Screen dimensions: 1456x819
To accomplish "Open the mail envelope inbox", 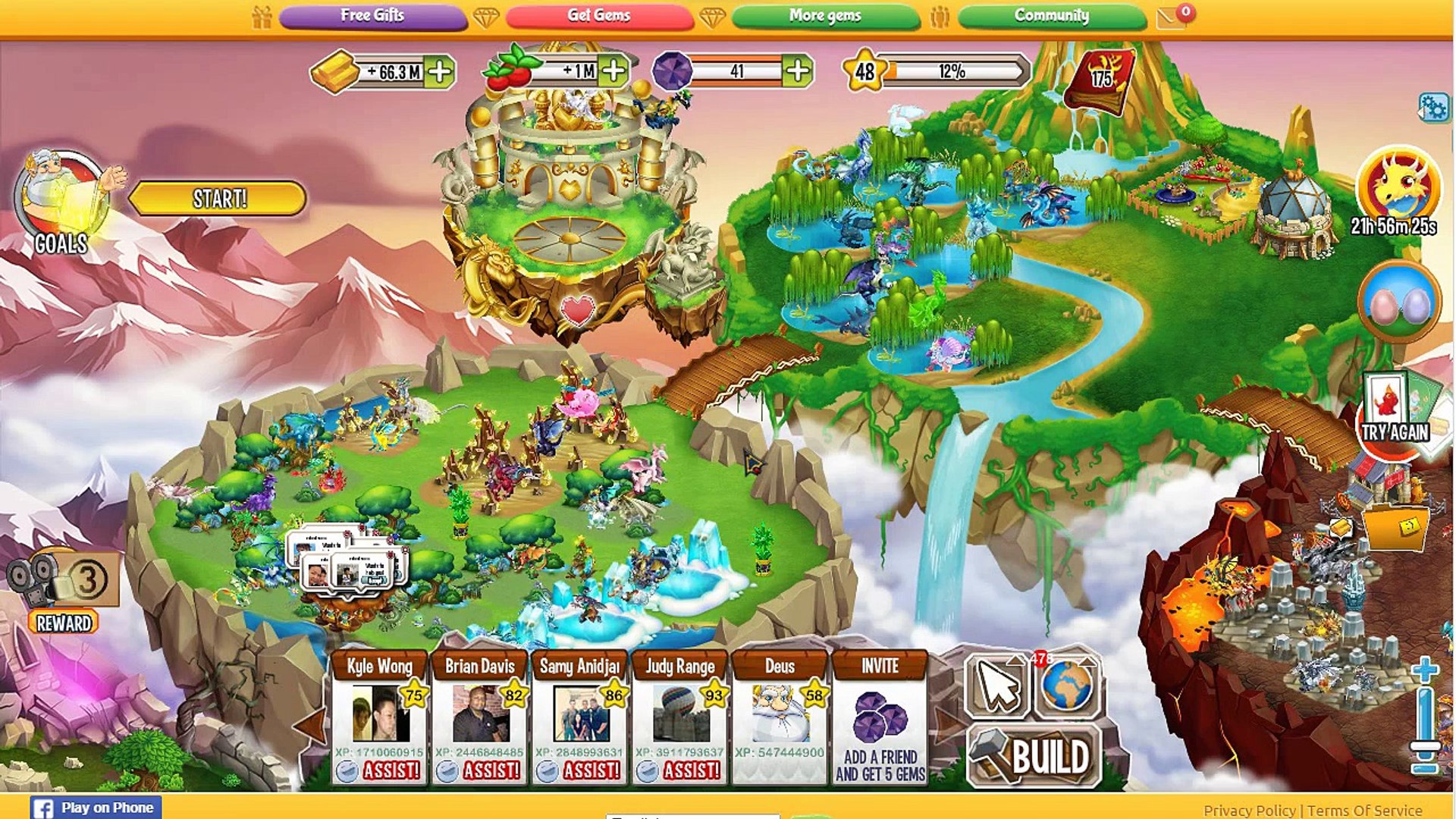I will 1172,17.
